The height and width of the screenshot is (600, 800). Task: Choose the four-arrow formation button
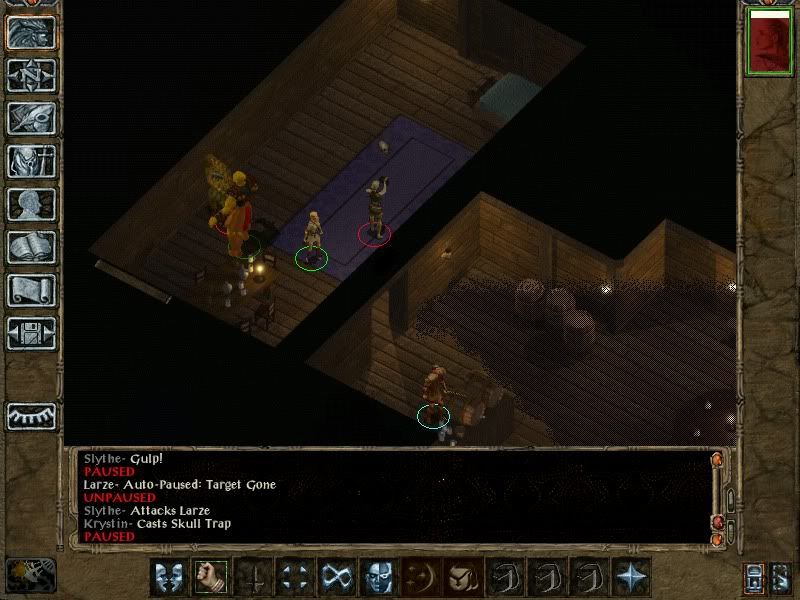tap(294, 577)
